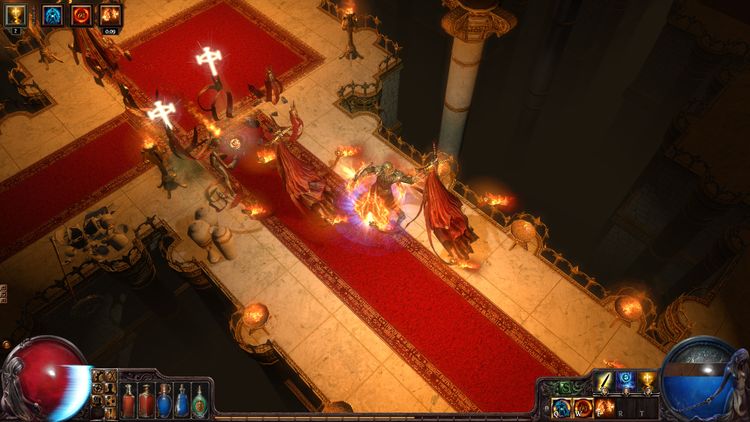Activate the blue aura skill on Q
The image size is (750, 422).
point(561,407)
